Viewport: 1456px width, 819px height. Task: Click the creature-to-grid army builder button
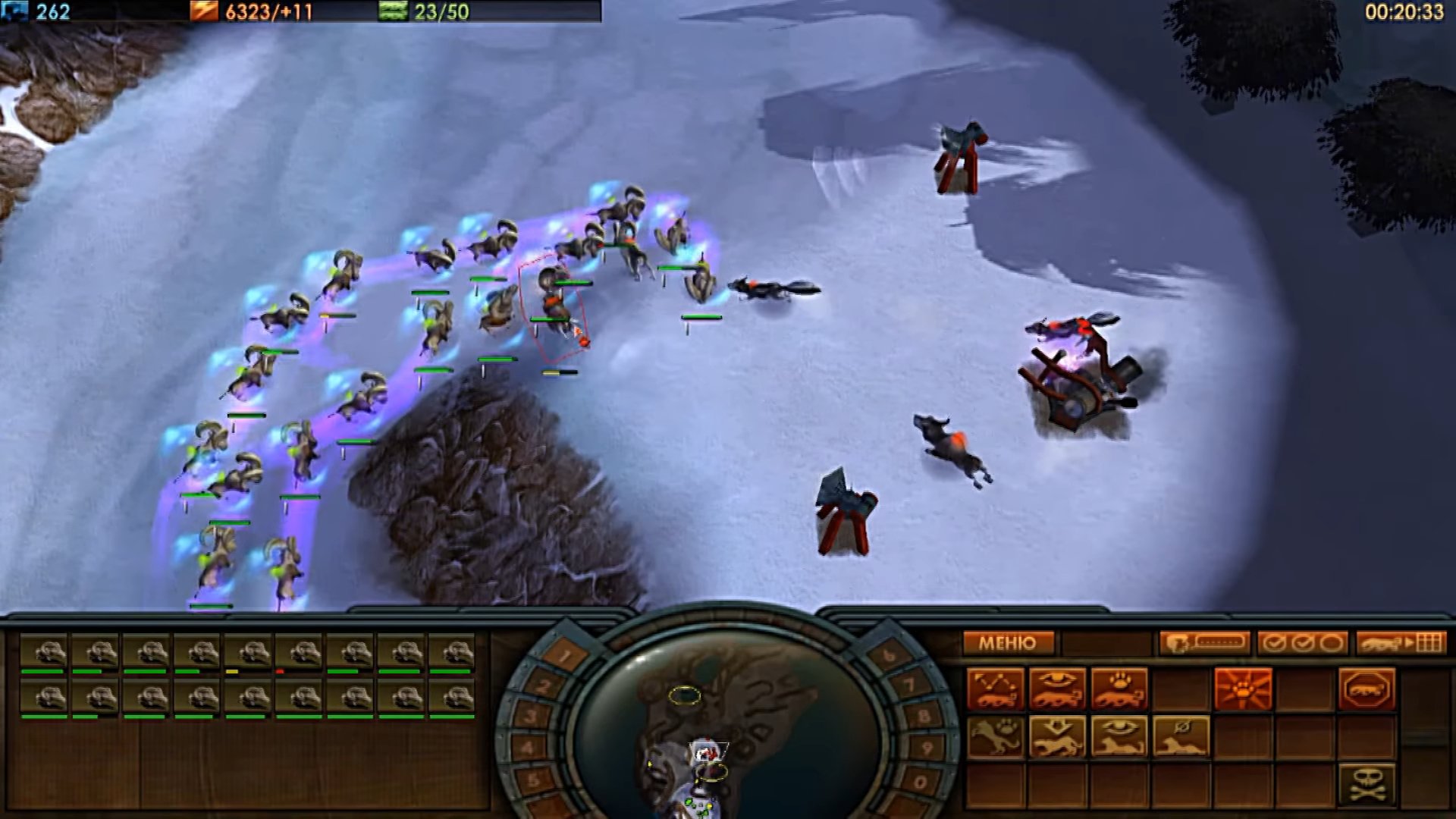(x=1400, y=644)
